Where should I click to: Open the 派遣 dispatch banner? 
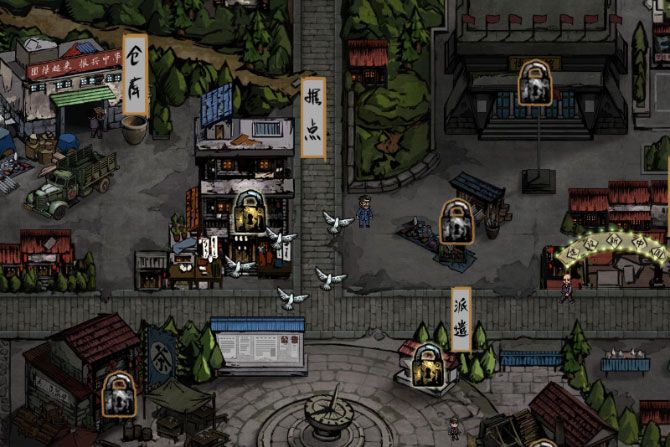[461, 319]
